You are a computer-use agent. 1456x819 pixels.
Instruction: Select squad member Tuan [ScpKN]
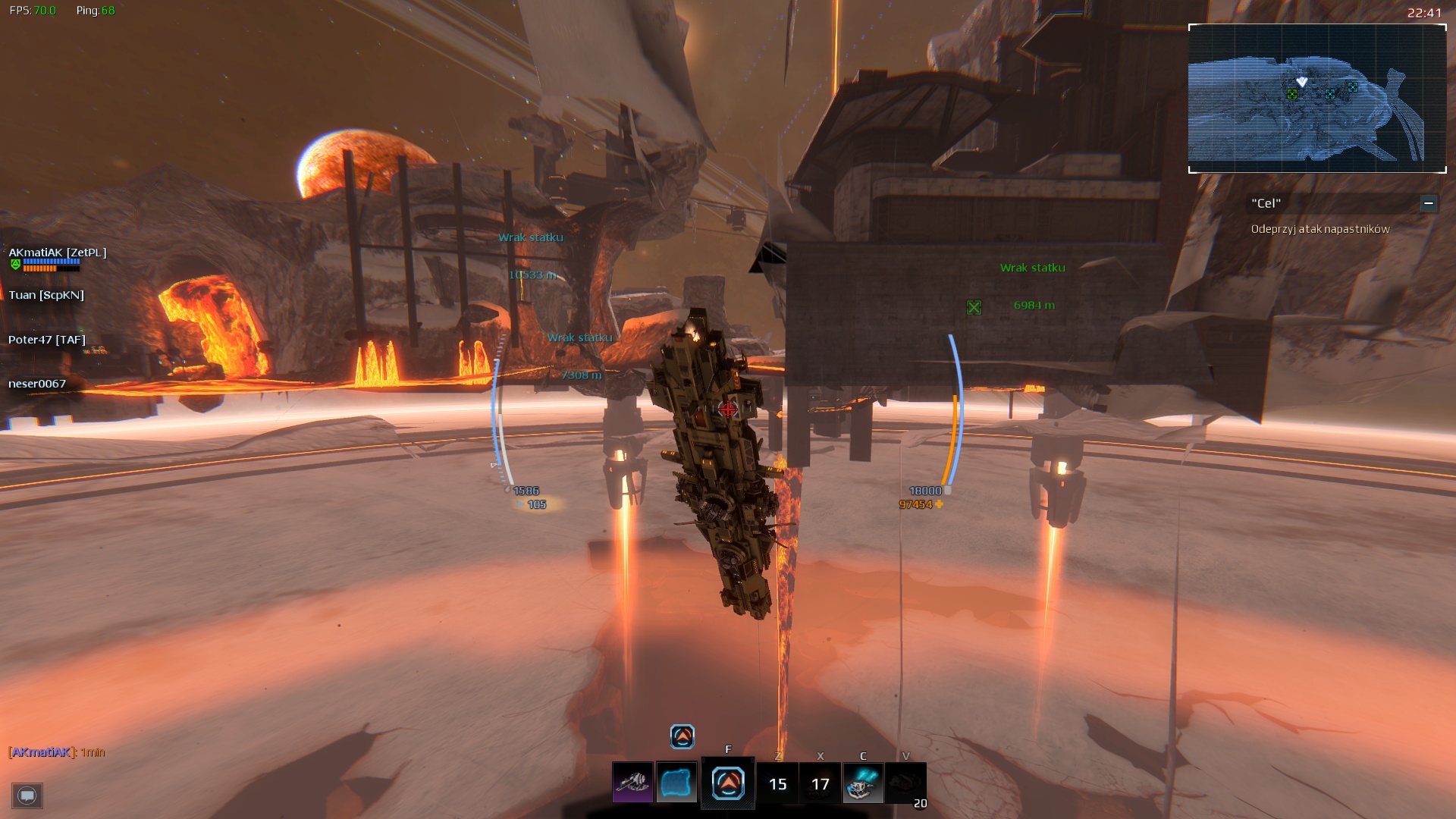[46, 295]
